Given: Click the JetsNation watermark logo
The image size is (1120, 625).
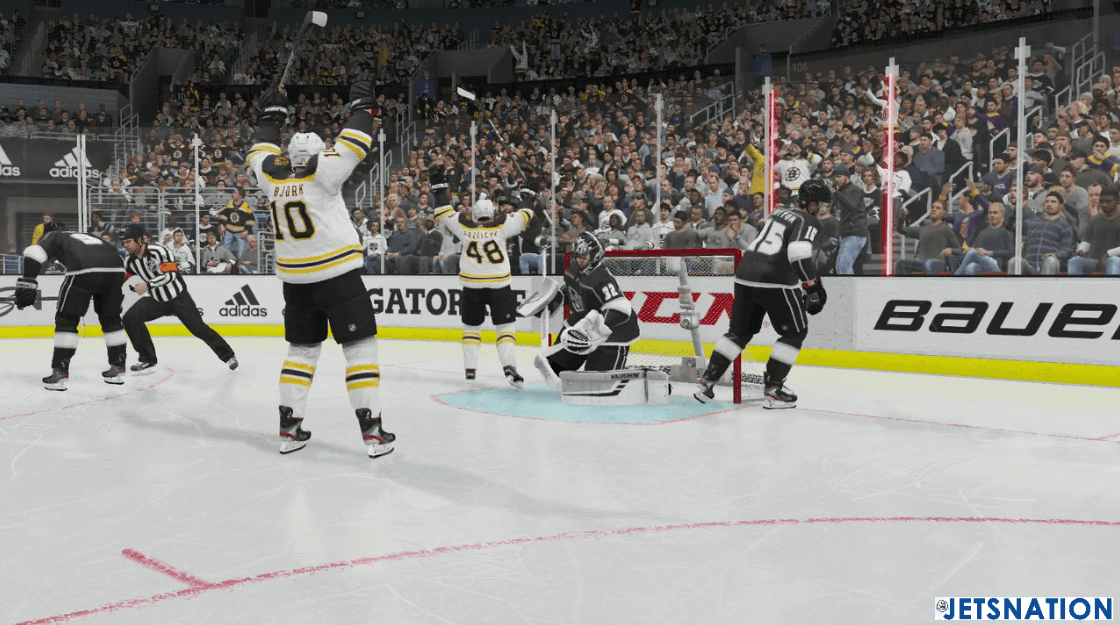Looking at the screenshot, I should click(1023, 608).
